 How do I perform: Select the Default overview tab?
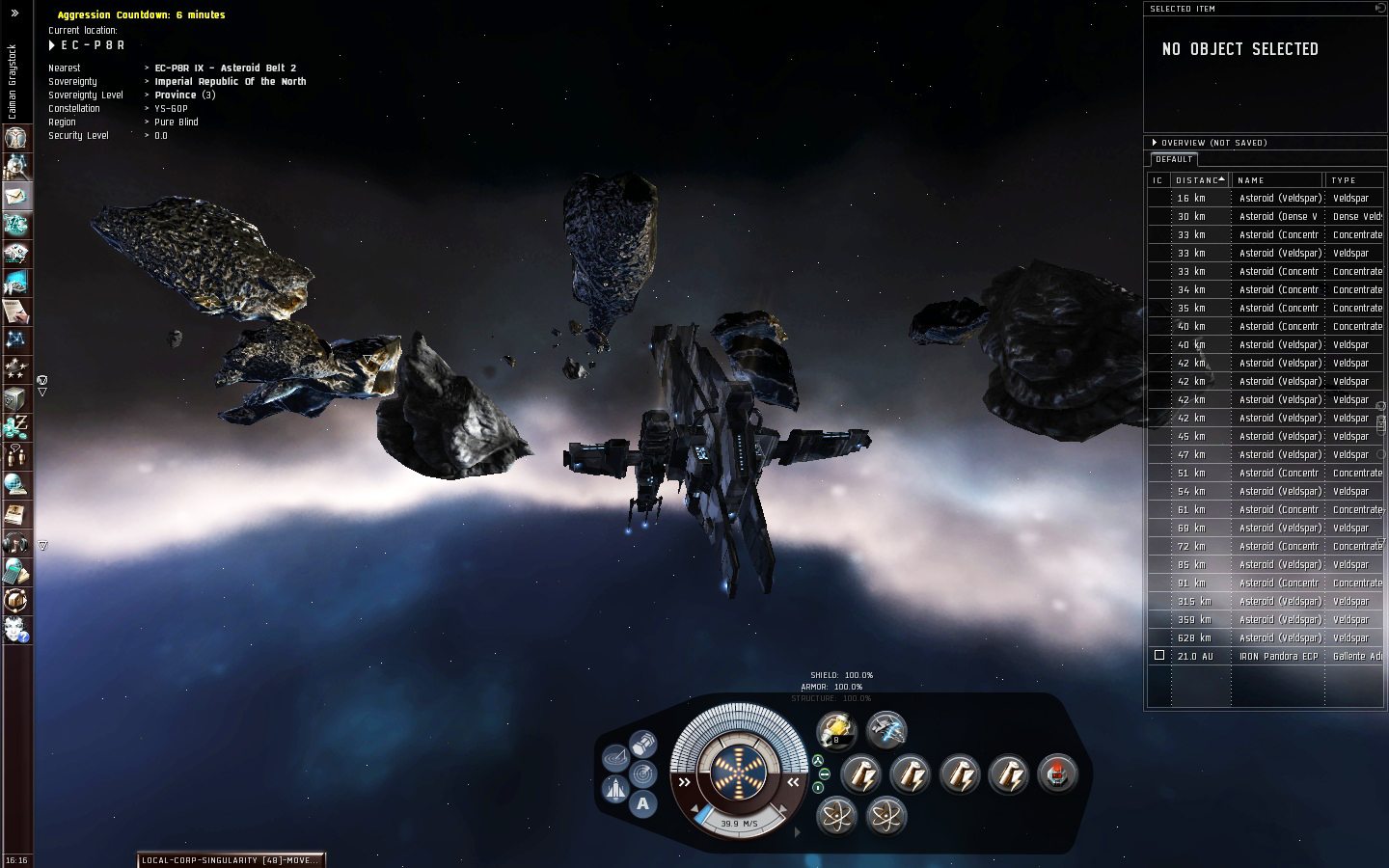coord(1174,159)
